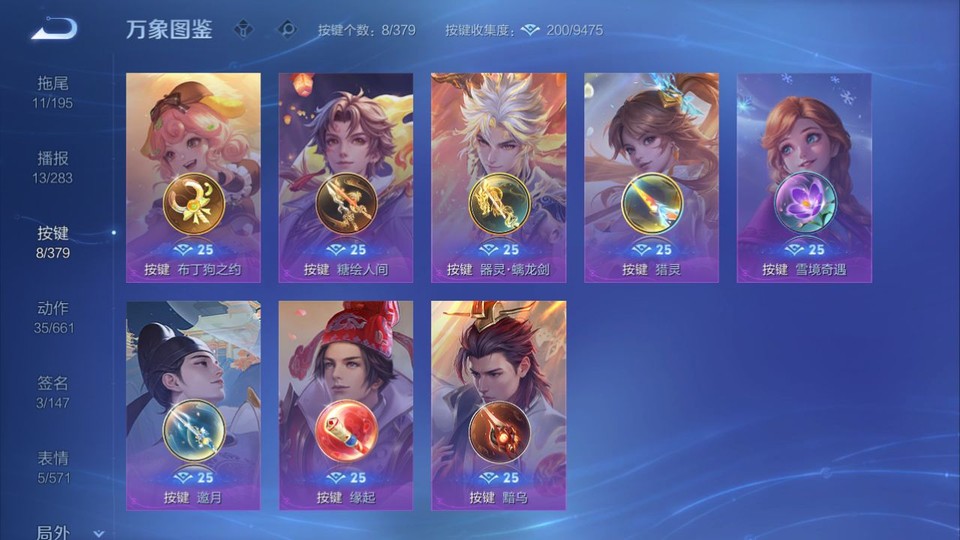Show the 动作 category tab
Image resolution: width=960 pixels, height=540 pixels.
[53, 316]
